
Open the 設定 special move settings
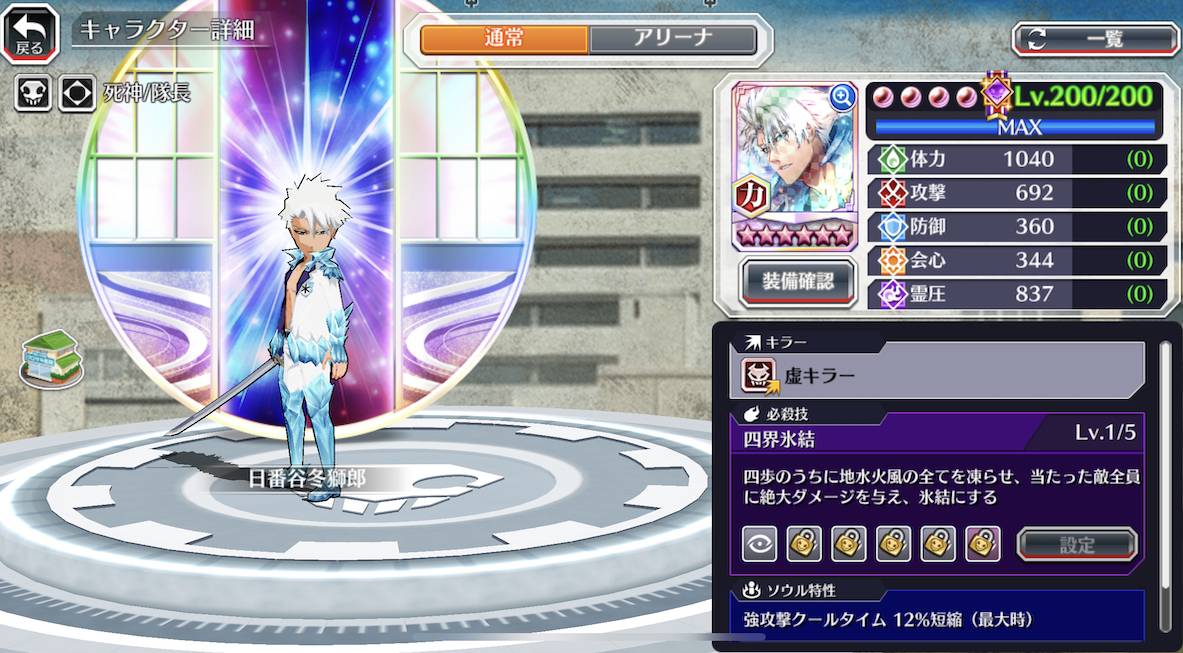(x=1077, y=545)
